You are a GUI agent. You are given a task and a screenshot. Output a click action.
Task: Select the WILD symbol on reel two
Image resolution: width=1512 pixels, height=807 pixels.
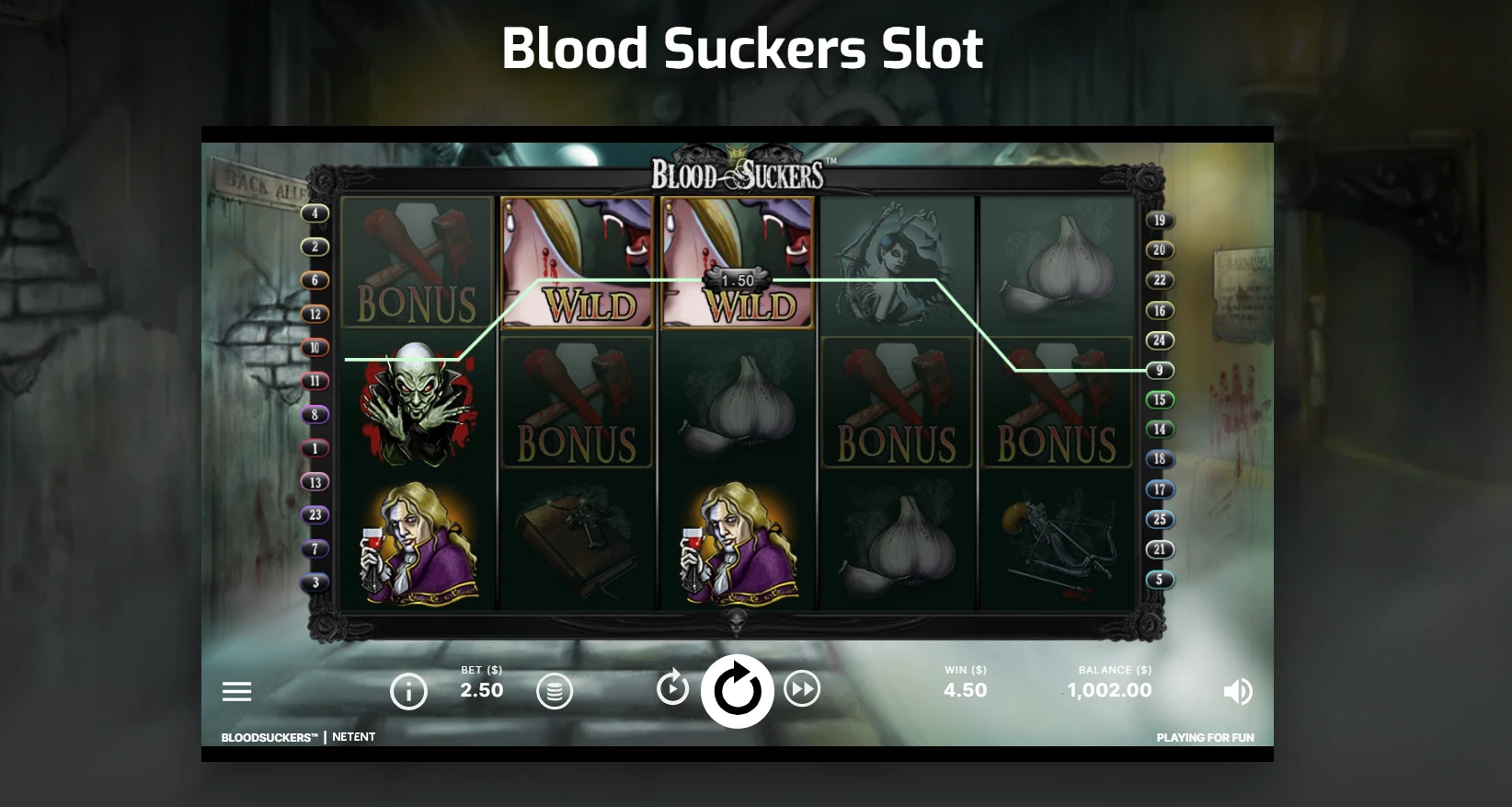coord(577,264)
